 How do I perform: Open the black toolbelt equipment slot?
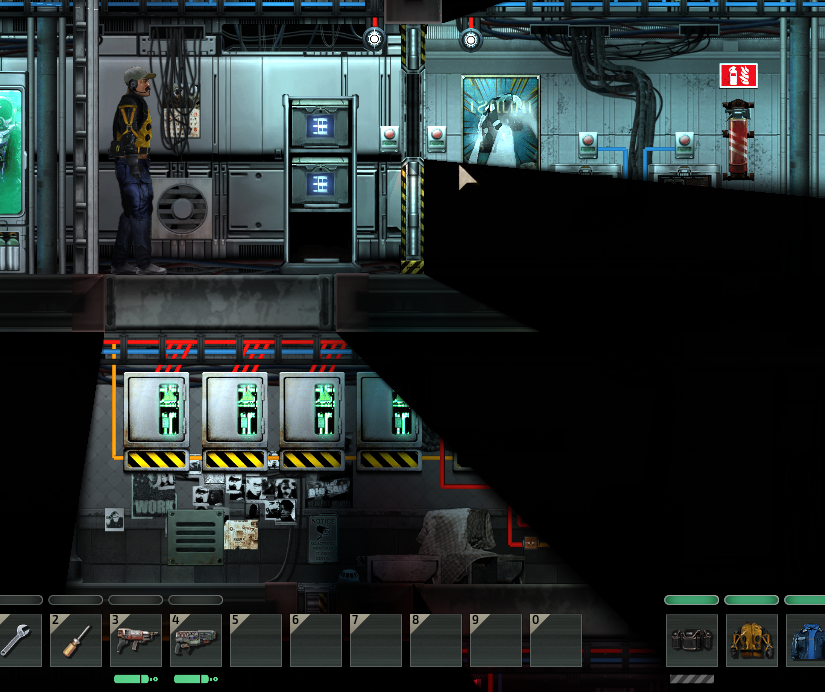[692, 641]
